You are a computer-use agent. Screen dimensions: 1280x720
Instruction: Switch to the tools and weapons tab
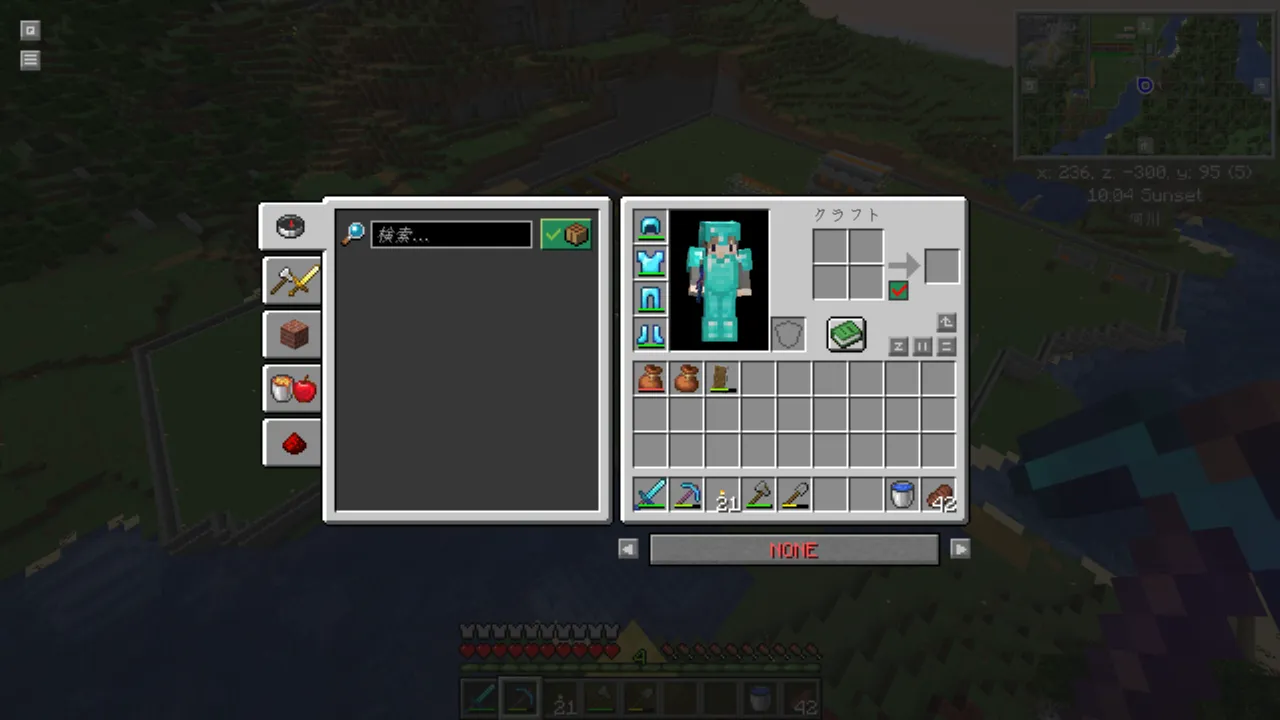[293, 281]
